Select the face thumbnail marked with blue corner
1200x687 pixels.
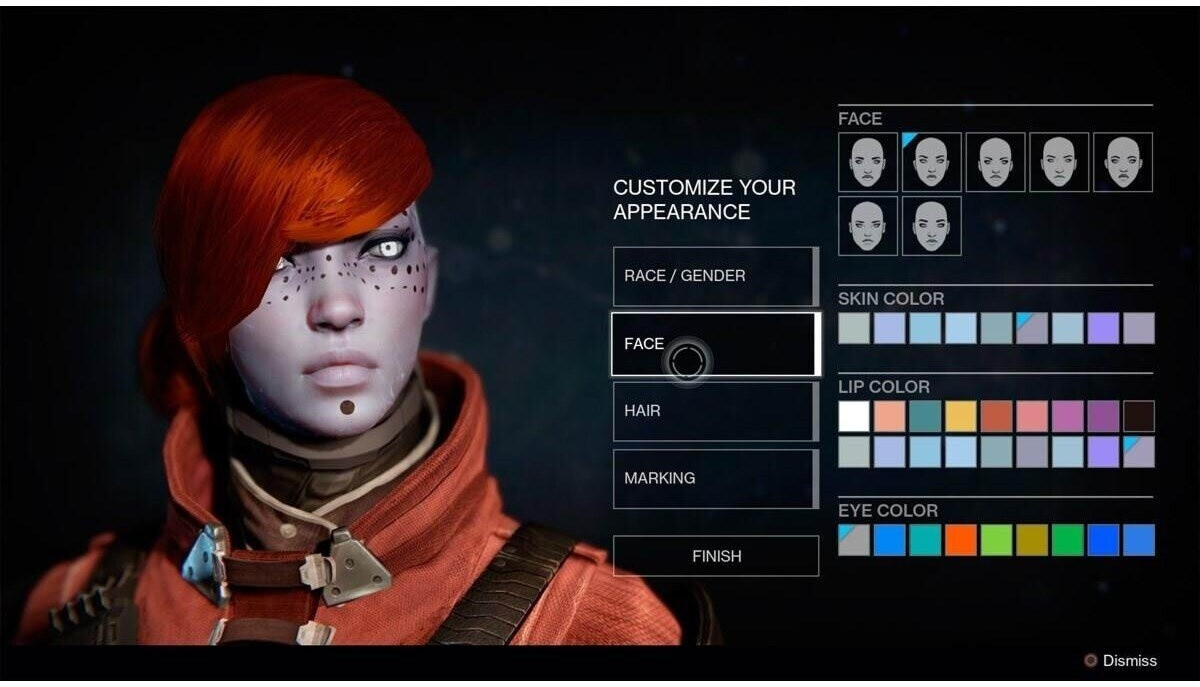pyautogui.click(x=931, y=162)
